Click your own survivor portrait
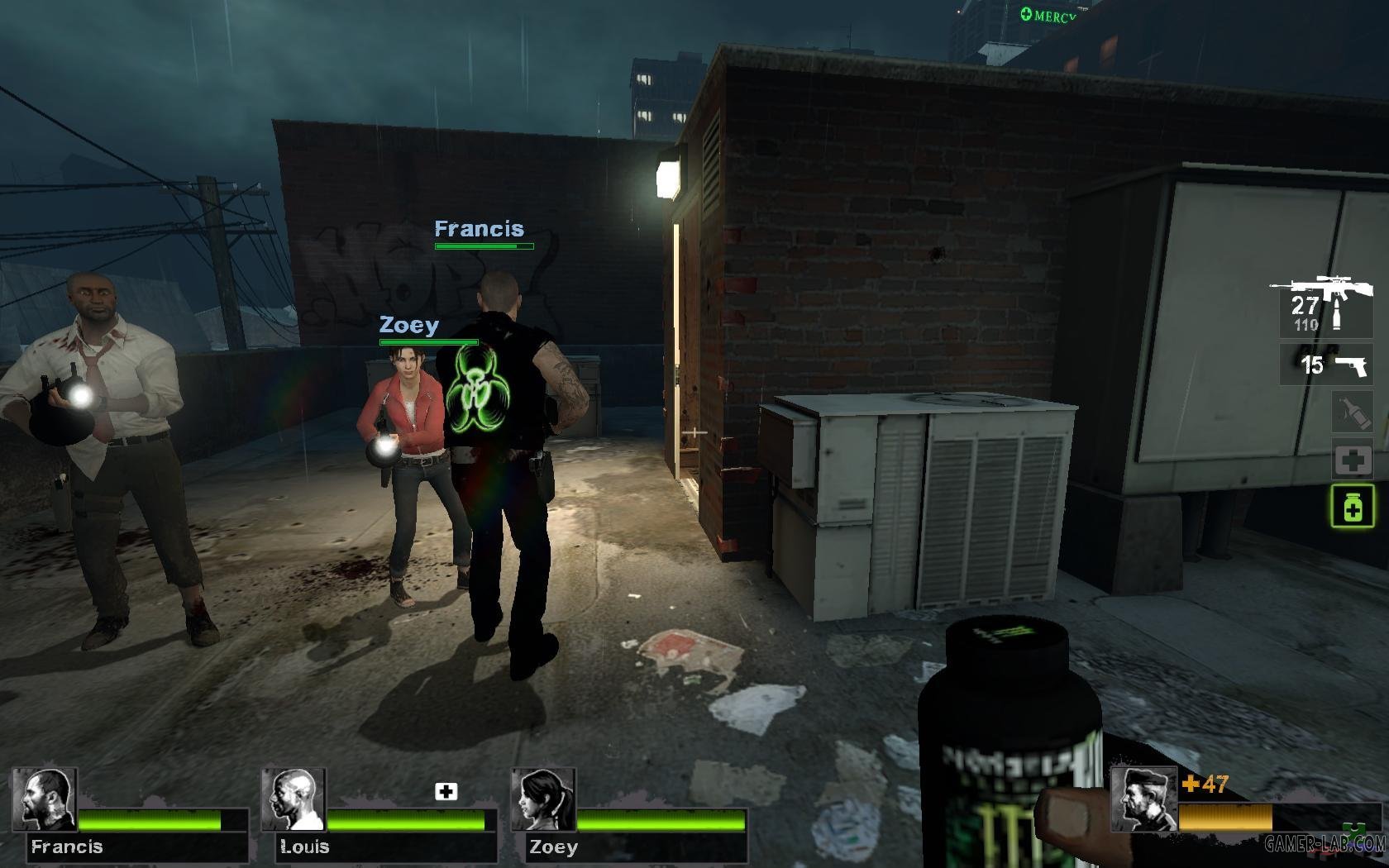Screen dimensions: 1389x868 click(x=1143, y=799)
